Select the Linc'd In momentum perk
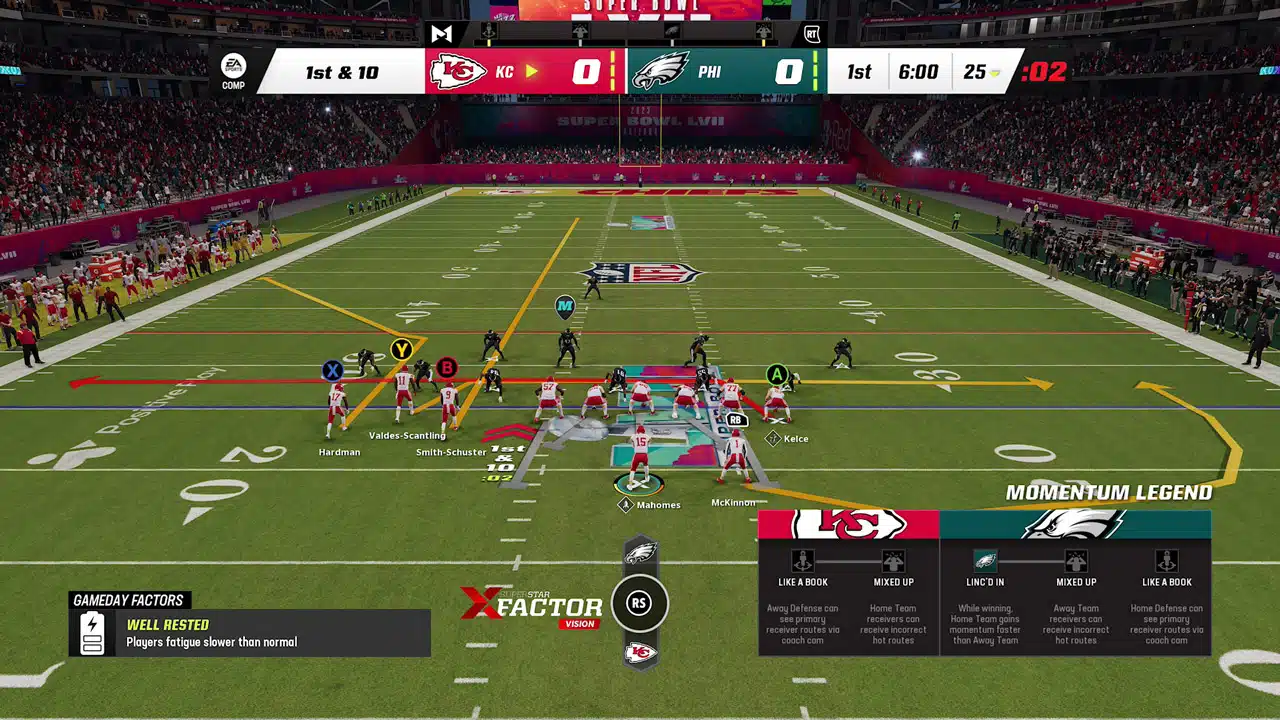Viewport: 1280px width, 720px height. 985,561
